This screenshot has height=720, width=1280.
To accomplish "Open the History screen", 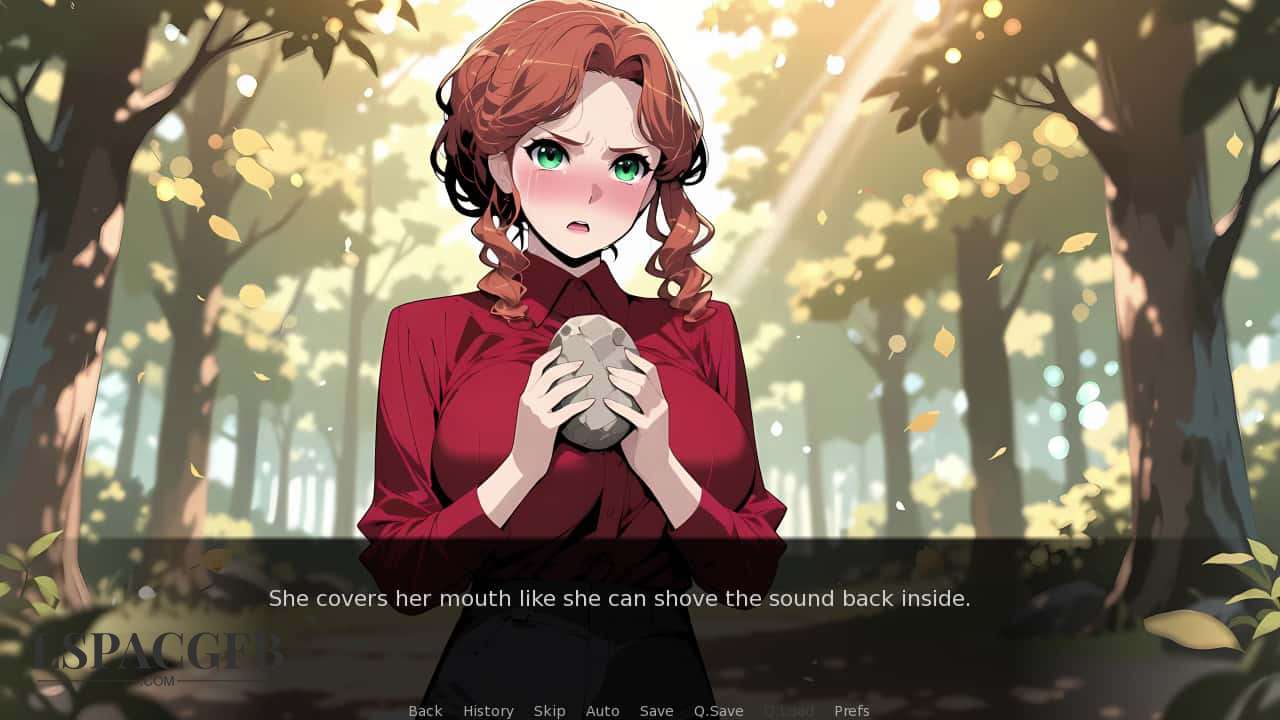I will point(487,710).
